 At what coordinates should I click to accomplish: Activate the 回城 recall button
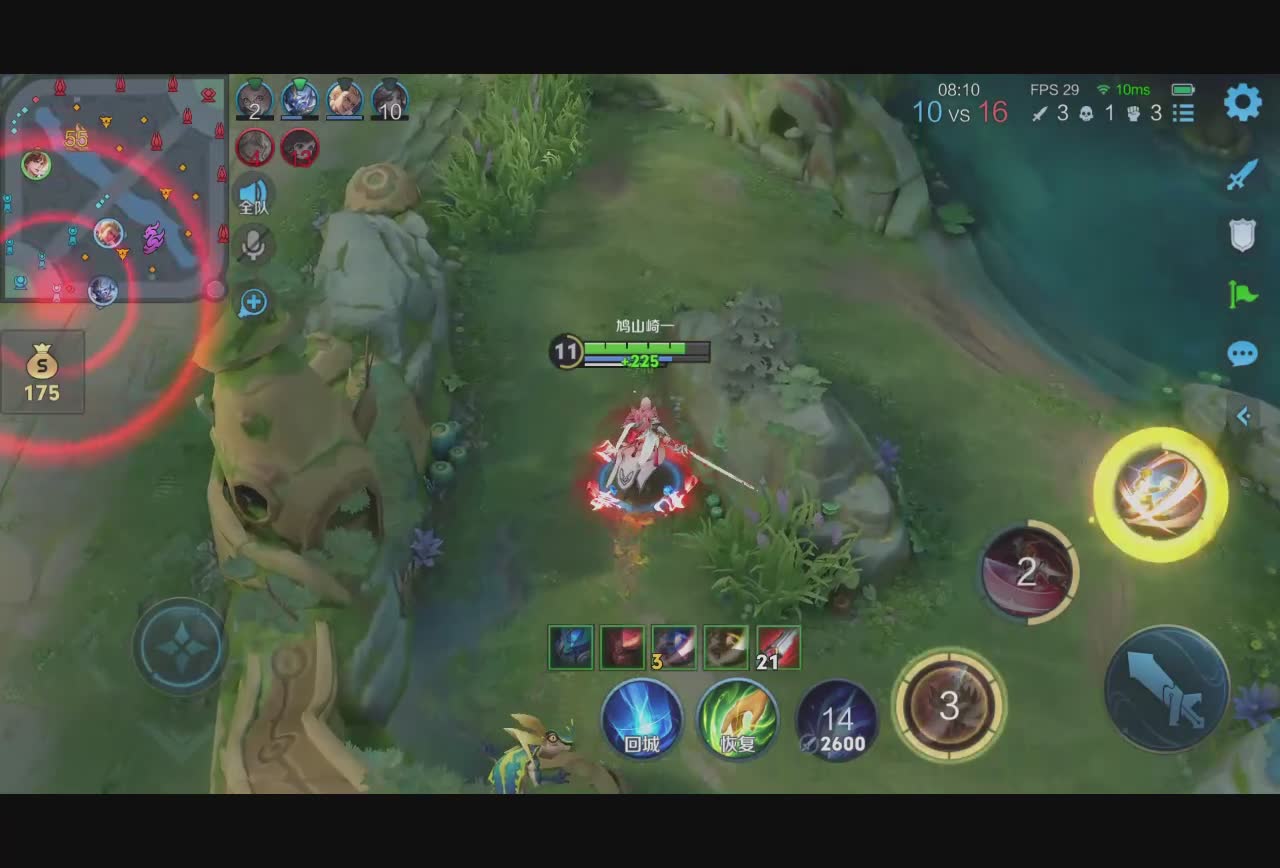tap(642, 719)
